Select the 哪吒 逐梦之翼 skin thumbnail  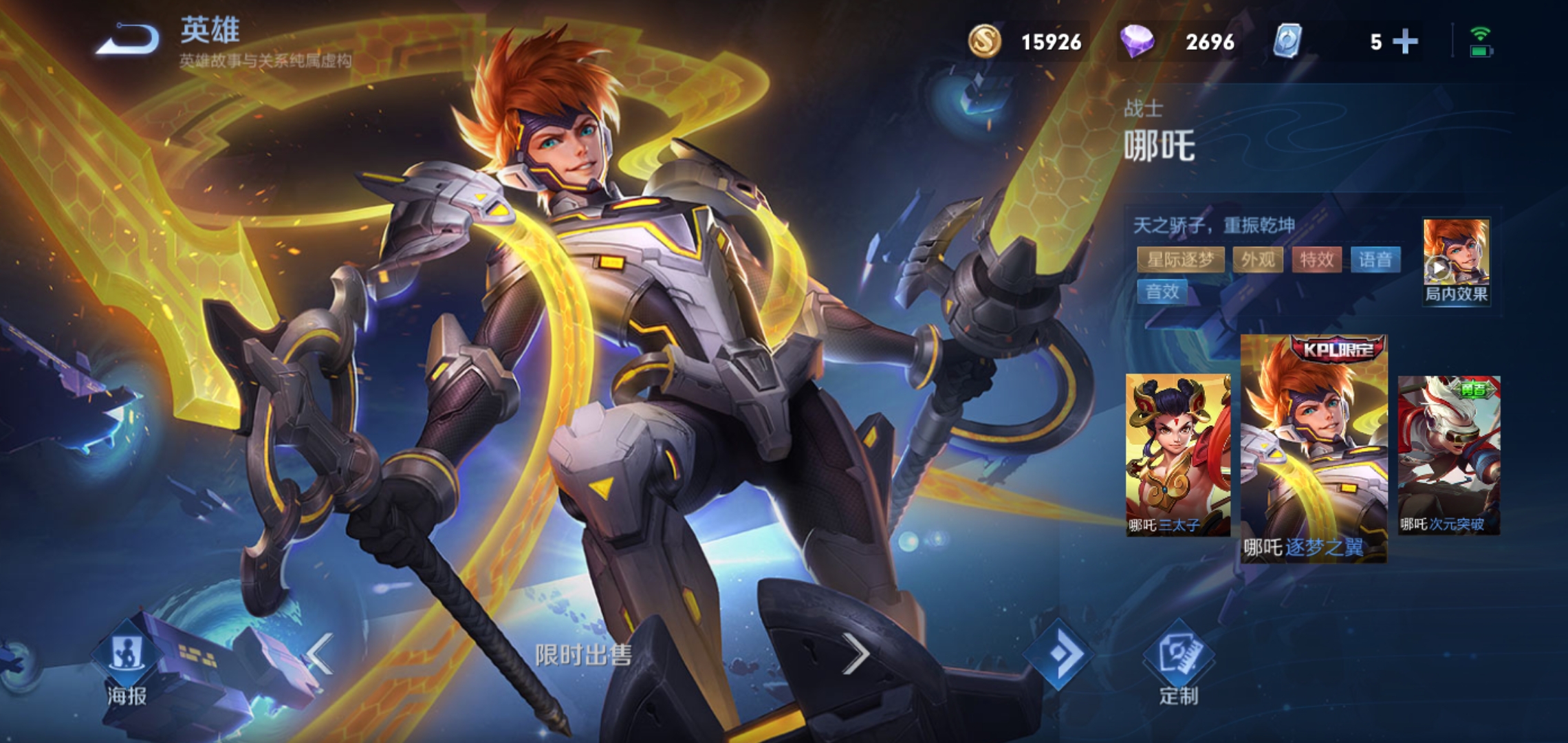(1314, 447)
